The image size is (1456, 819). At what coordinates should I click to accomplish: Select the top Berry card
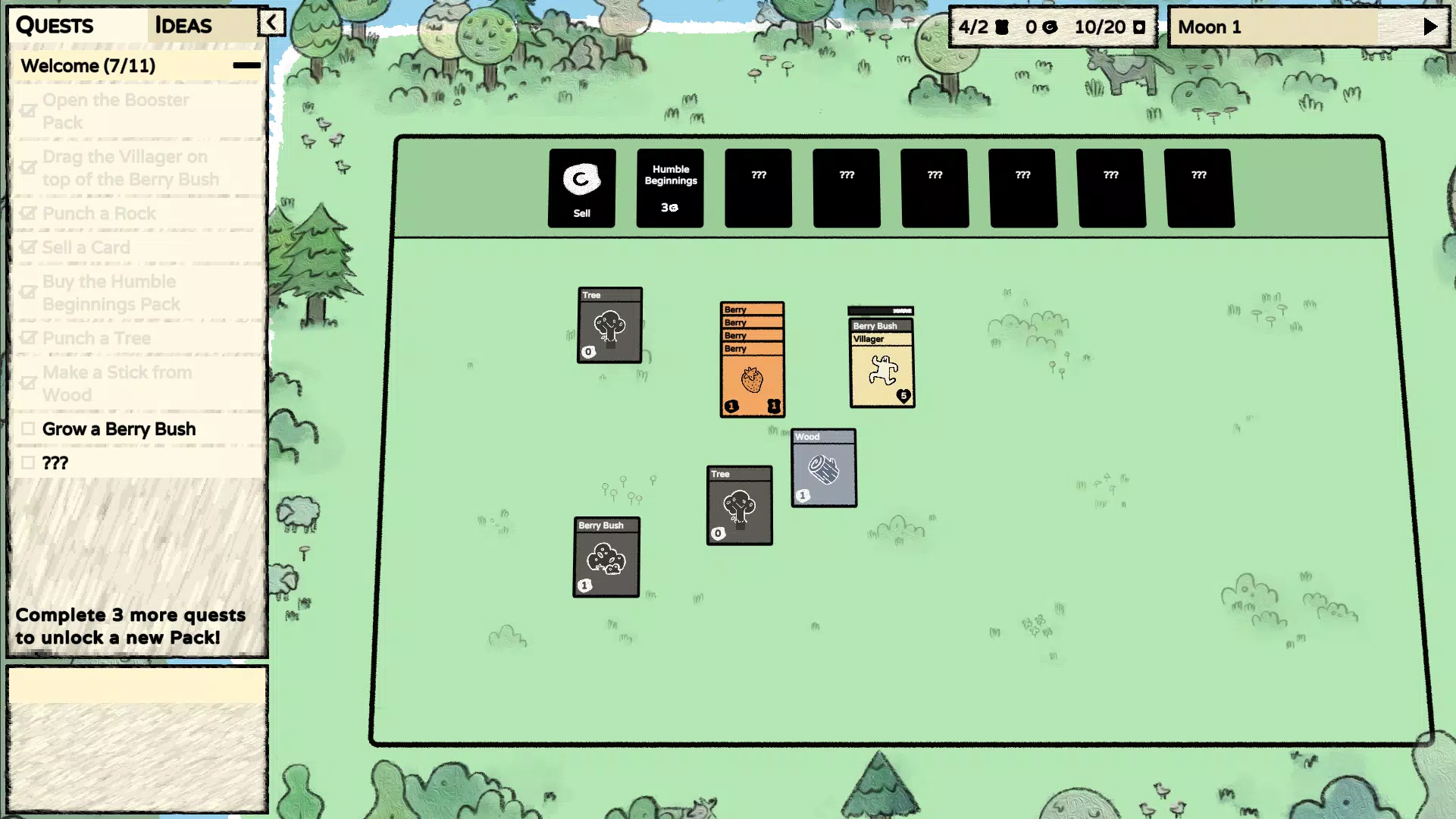[x=750, y=309]
